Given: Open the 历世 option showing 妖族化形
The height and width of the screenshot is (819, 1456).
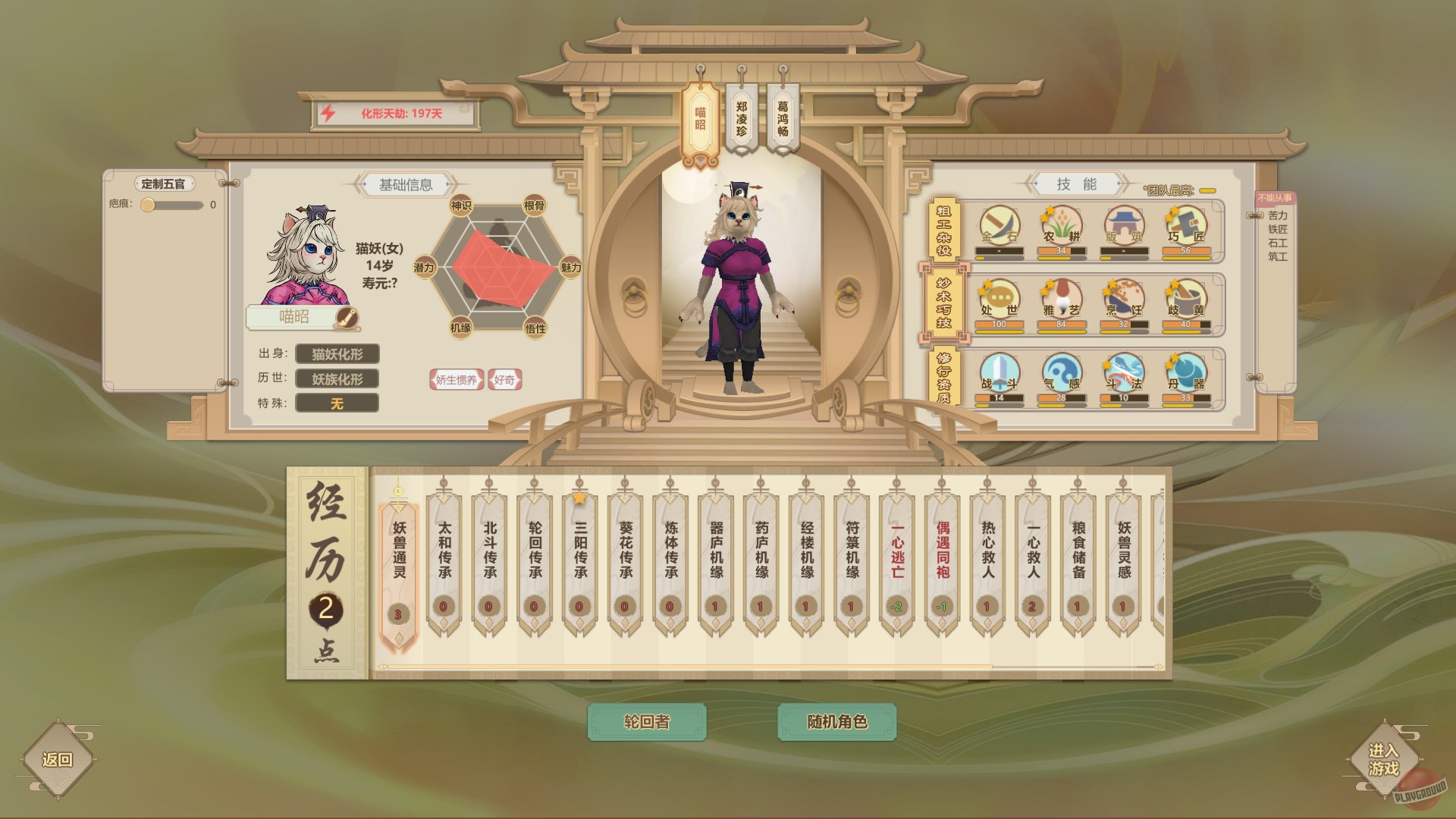Looking at the screenshot, I should 336,378.
